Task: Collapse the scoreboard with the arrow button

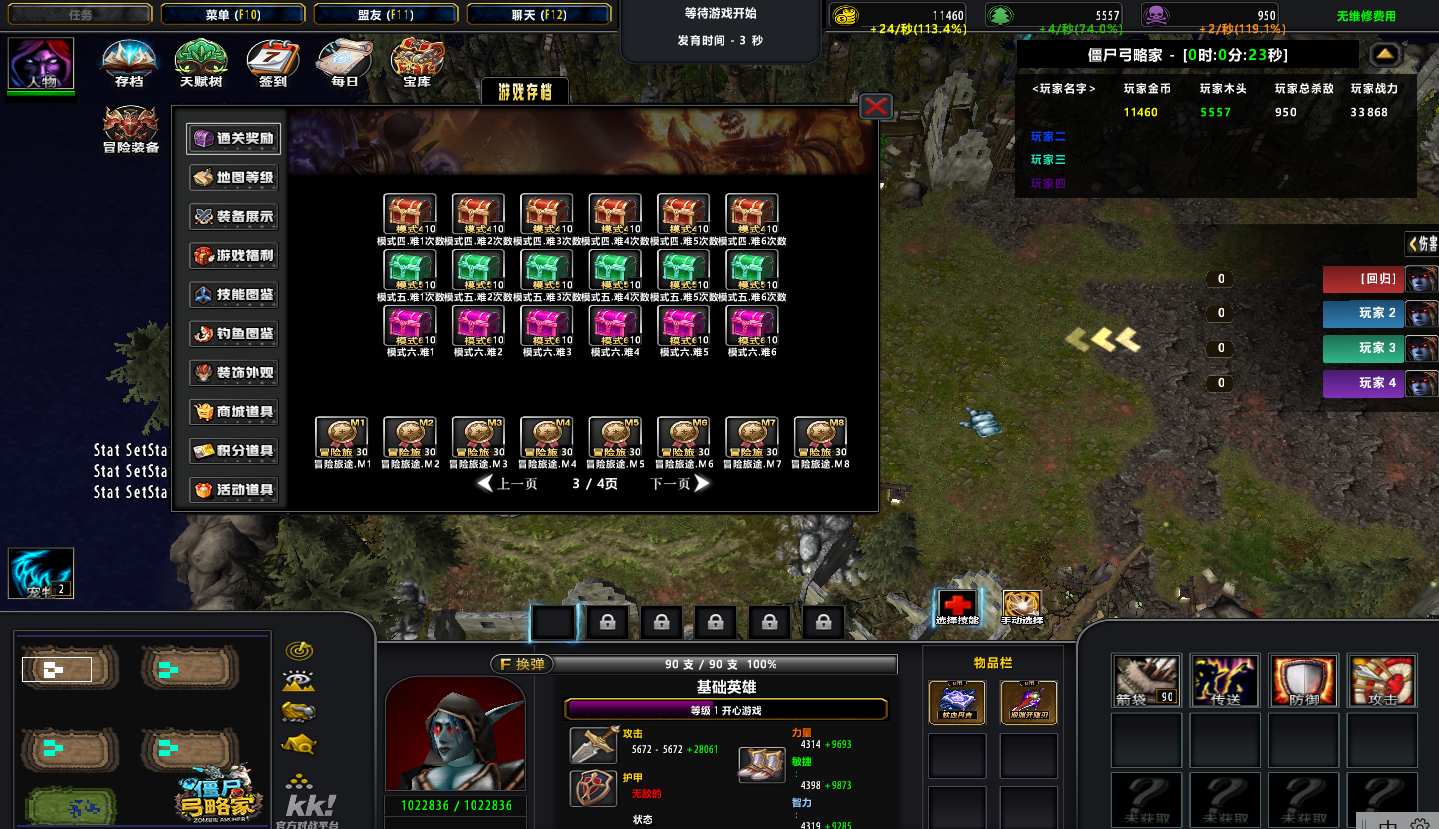Action: (x=1385, y=54)
